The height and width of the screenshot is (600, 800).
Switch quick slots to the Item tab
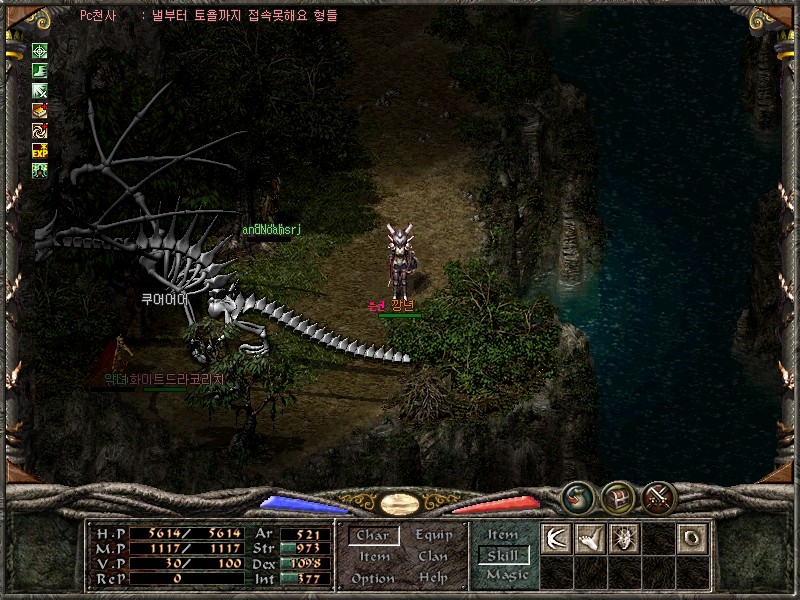pos(503,535)
